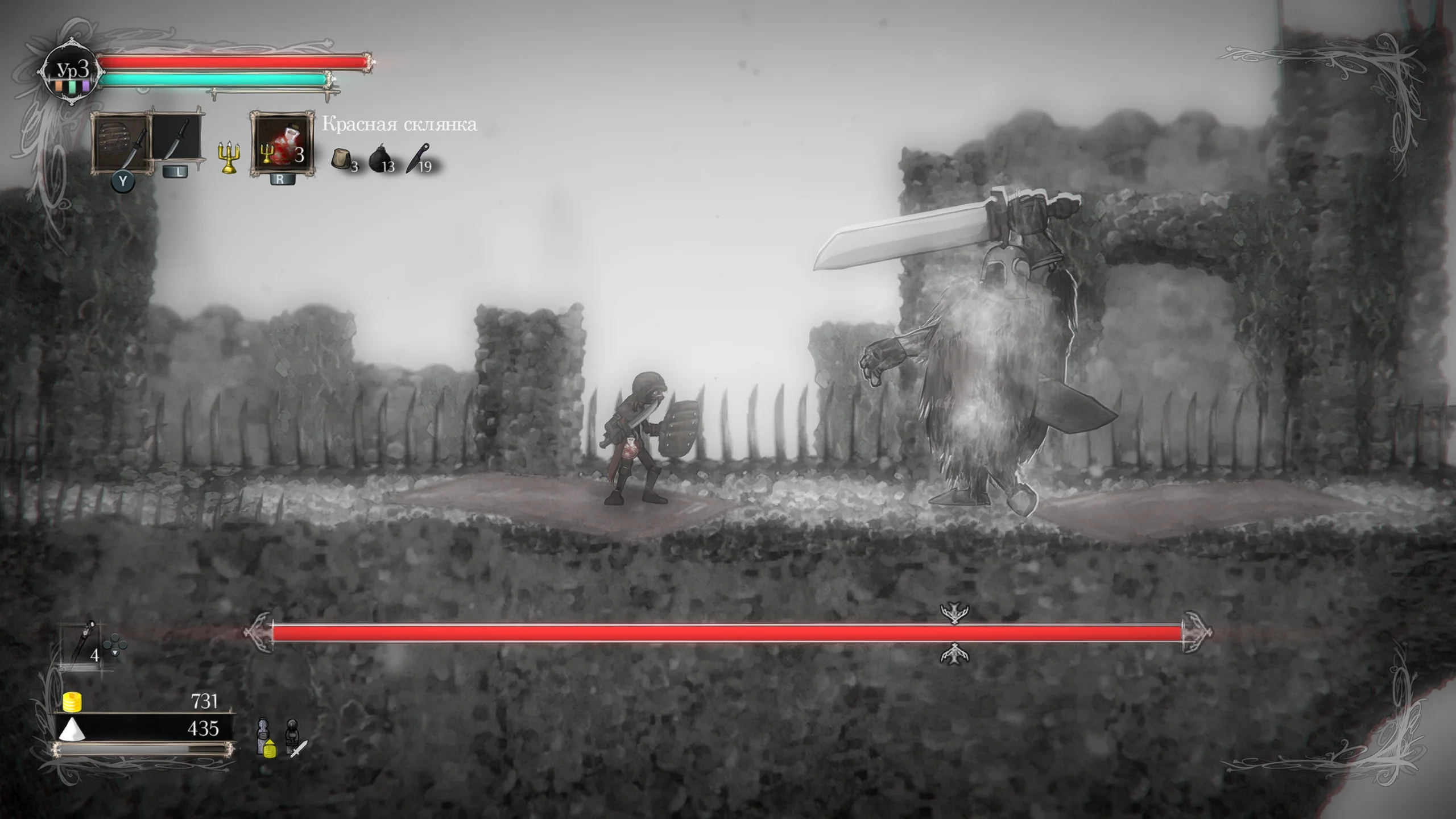Select the Ур3 level emblem
Screen dimensions: 1456x819
point(72,68)
